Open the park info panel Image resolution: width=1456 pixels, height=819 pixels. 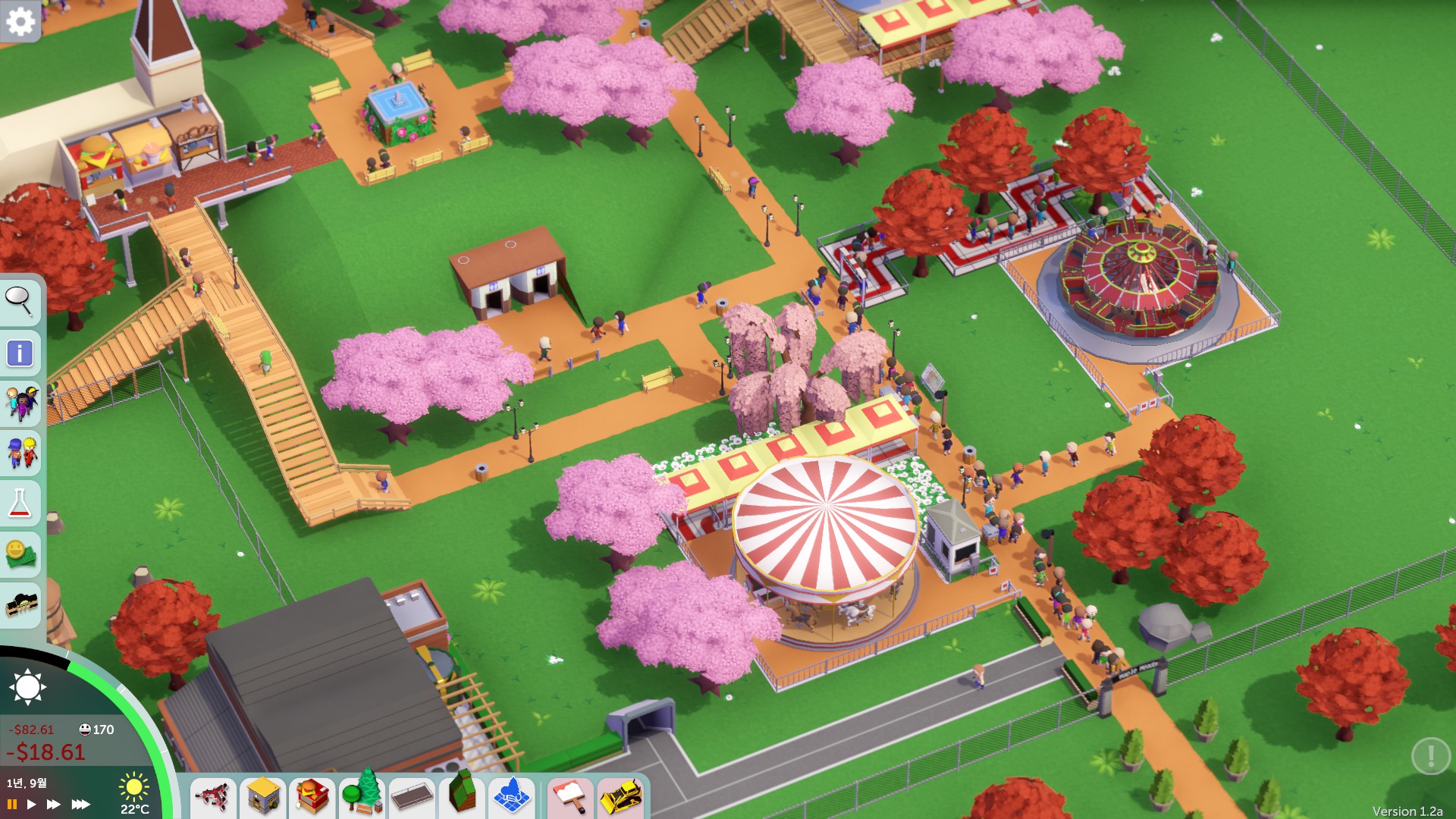pos(20,353)
